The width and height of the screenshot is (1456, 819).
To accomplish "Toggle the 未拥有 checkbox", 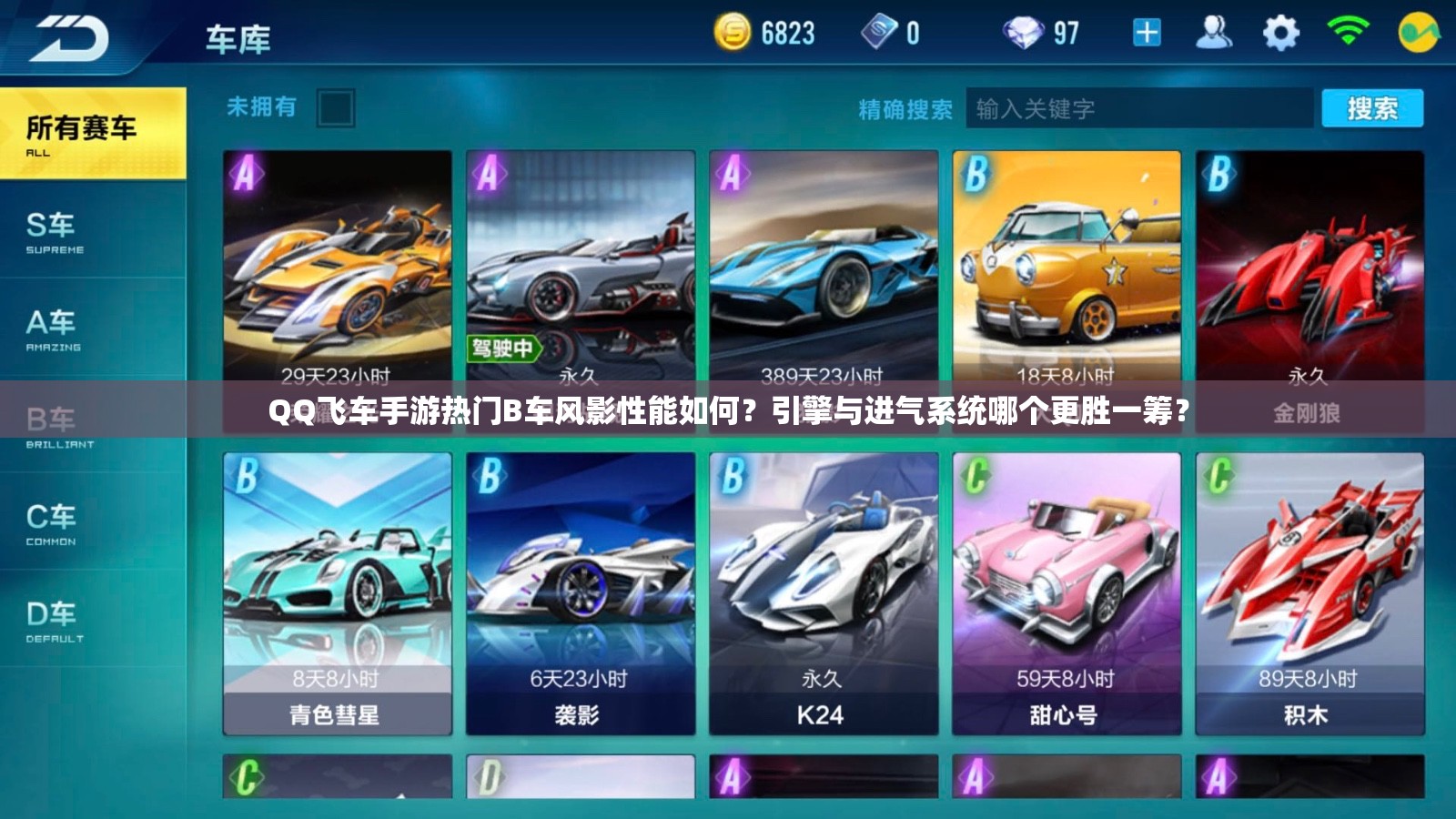I will click(x=337, y=108).
